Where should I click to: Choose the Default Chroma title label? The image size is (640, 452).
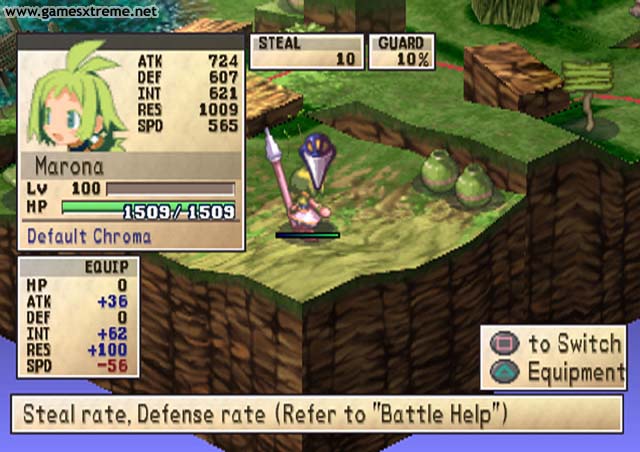89,236
